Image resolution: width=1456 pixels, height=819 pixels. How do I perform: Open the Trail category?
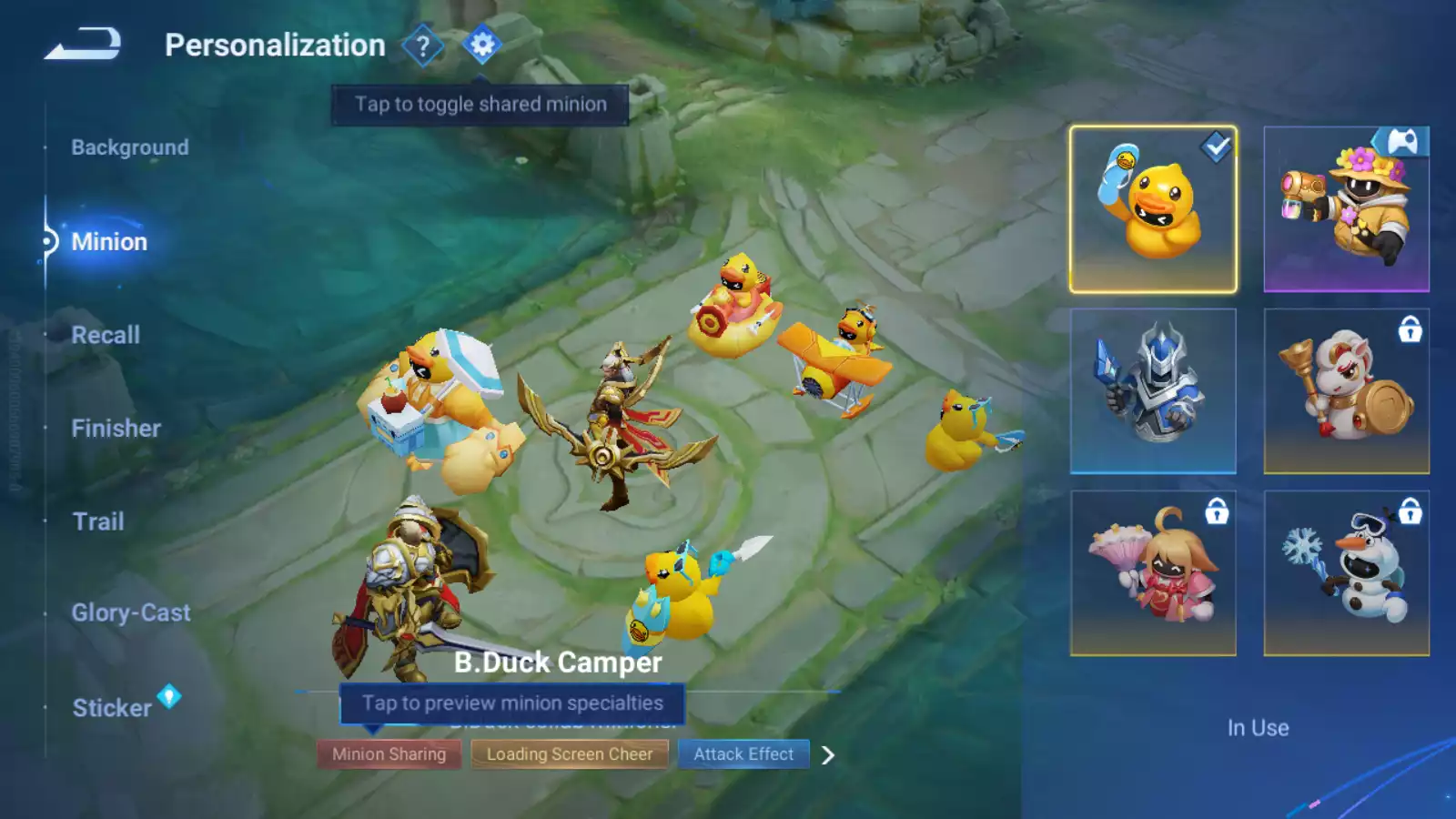pos(98,521)
